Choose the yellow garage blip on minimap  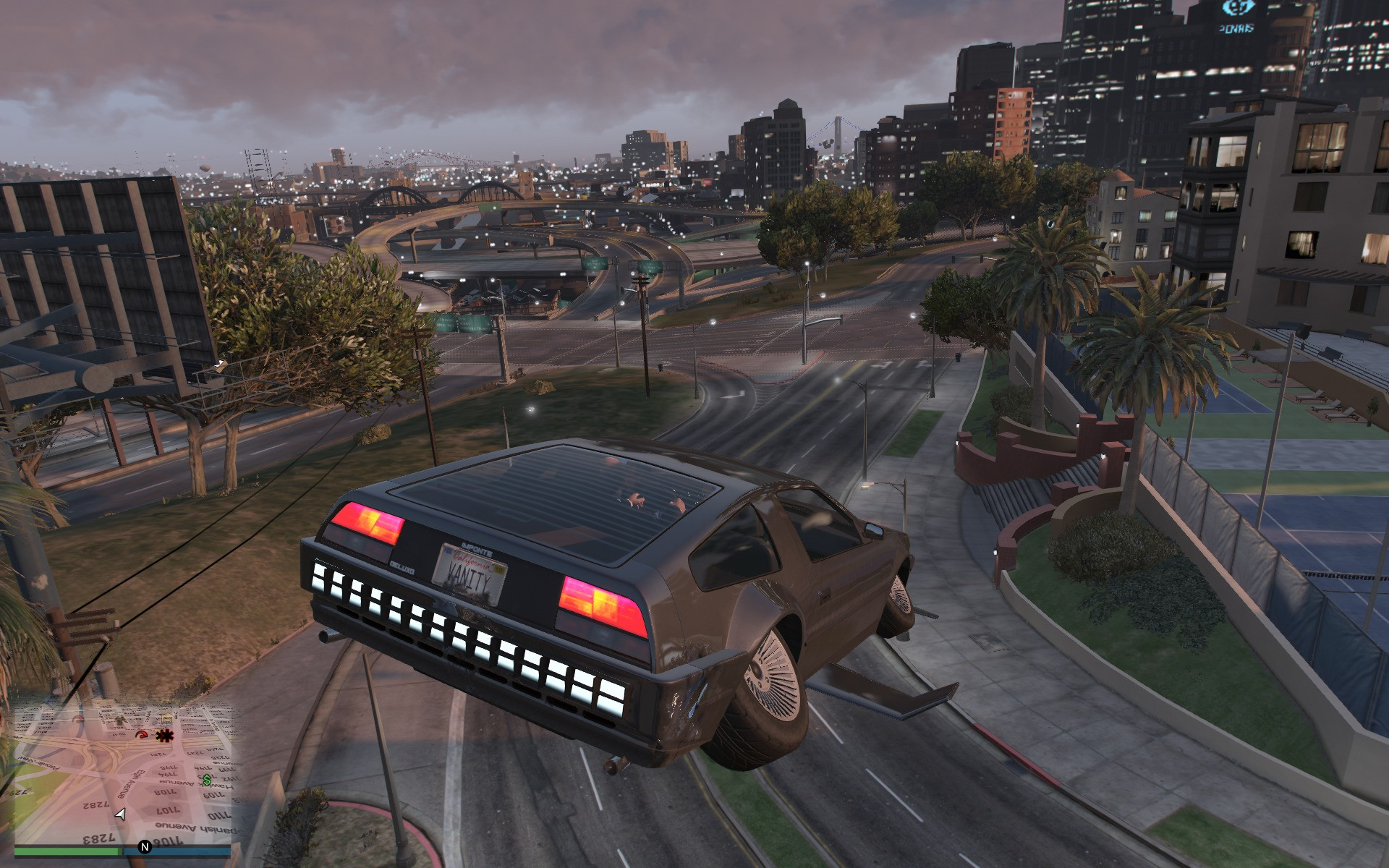point(168,718)
